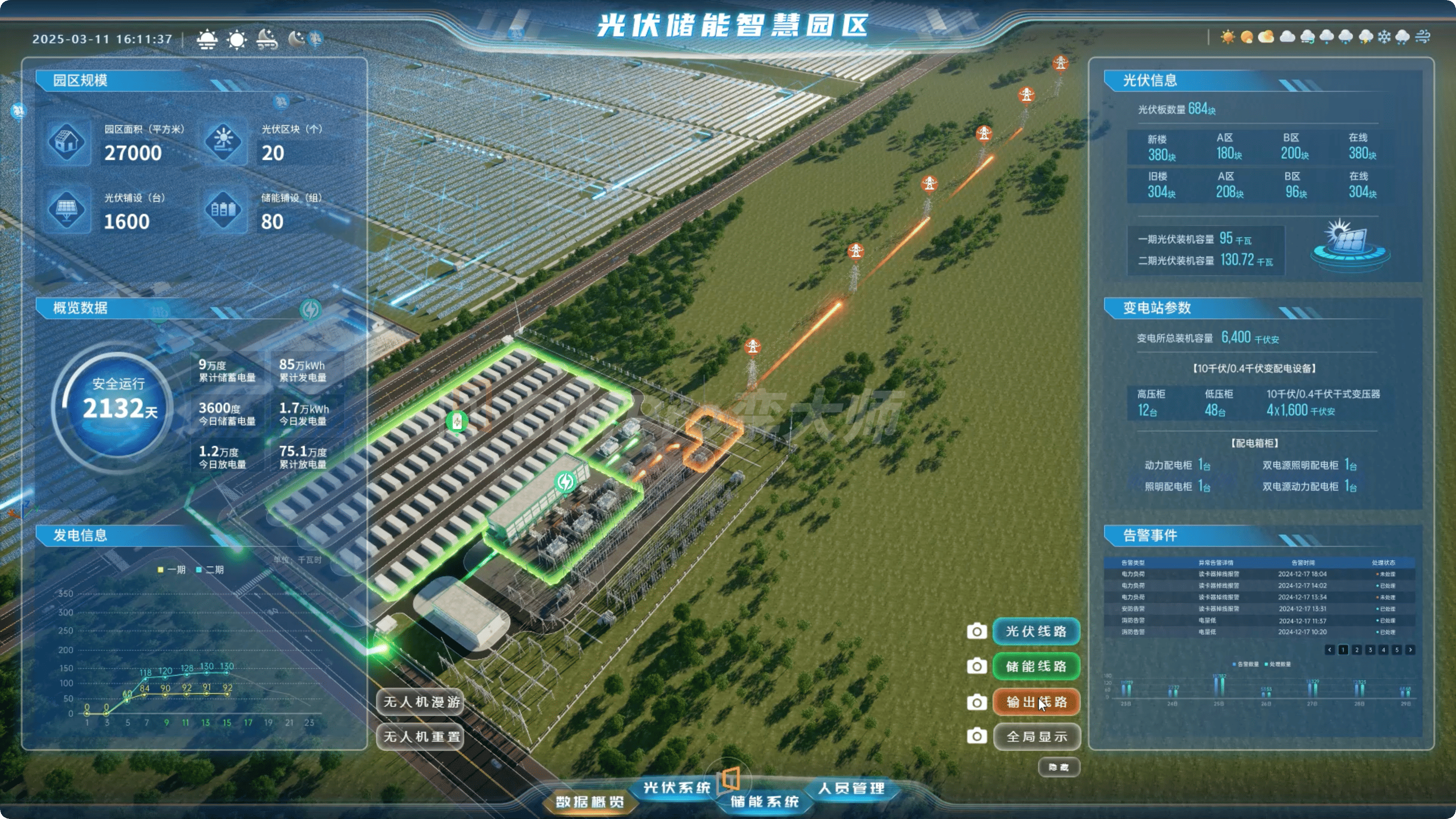The image size is (1456, 819).
Task: Start the 无人机漫游 drone tour
Action: 421,702
